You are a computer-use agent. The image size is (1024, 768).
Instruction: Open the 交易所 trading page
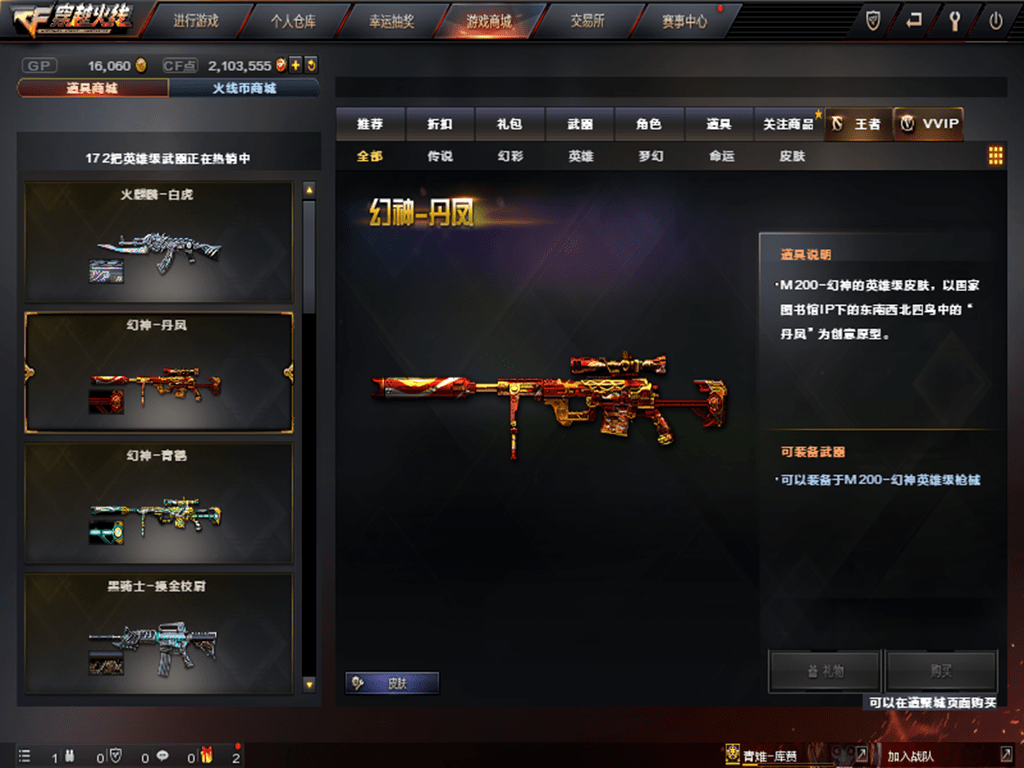pos(587,20)
